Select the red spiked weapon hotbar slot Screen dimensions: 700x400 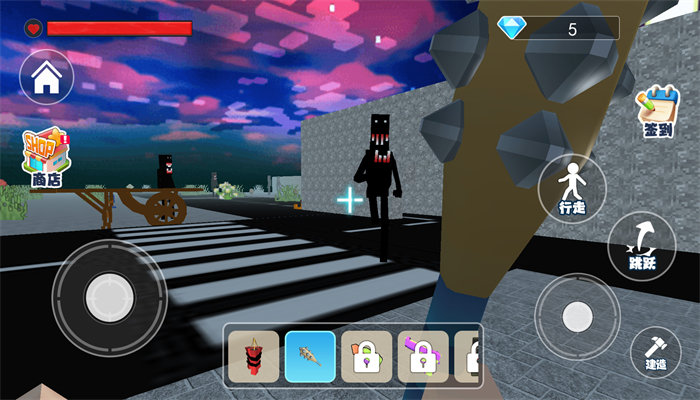pyautogui.click(x=253, y=355)
